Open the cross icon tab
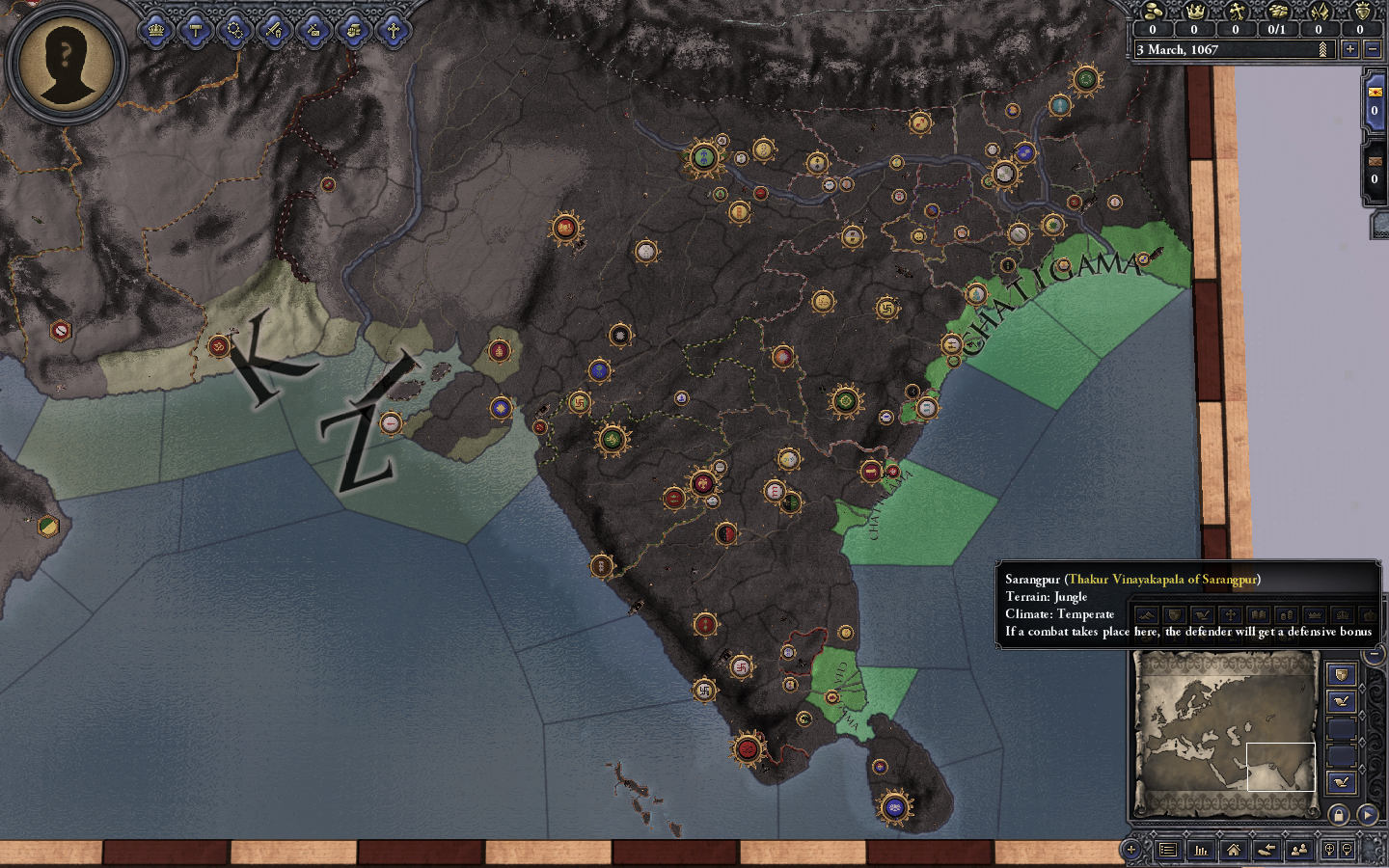 point(393,31)
